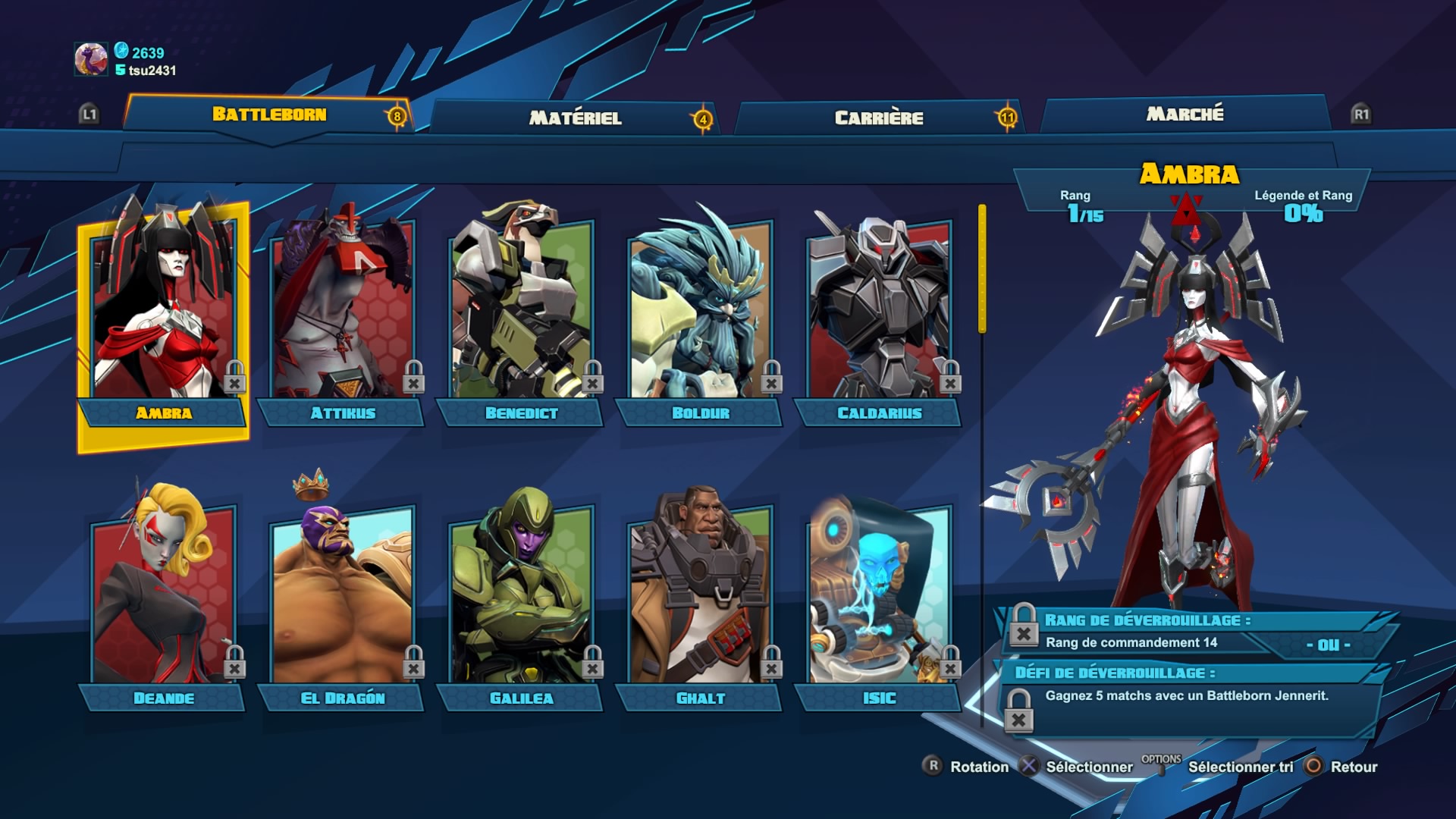The image size is (1456, 819).
Task: Pick the El Dragón character card
Action: (x=342, y=599)
